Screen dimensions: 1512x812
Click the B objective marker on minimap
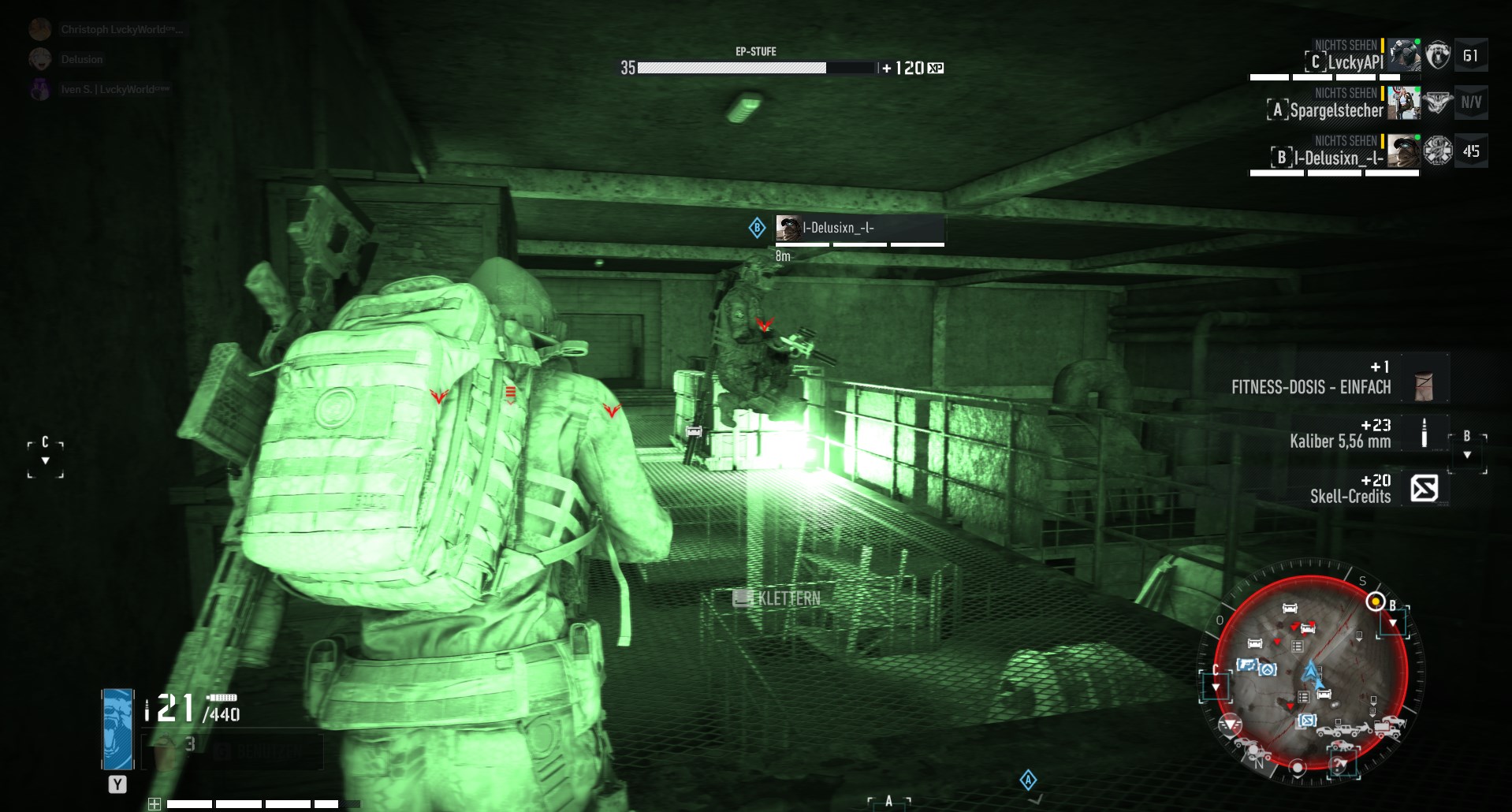(1376, 602)
